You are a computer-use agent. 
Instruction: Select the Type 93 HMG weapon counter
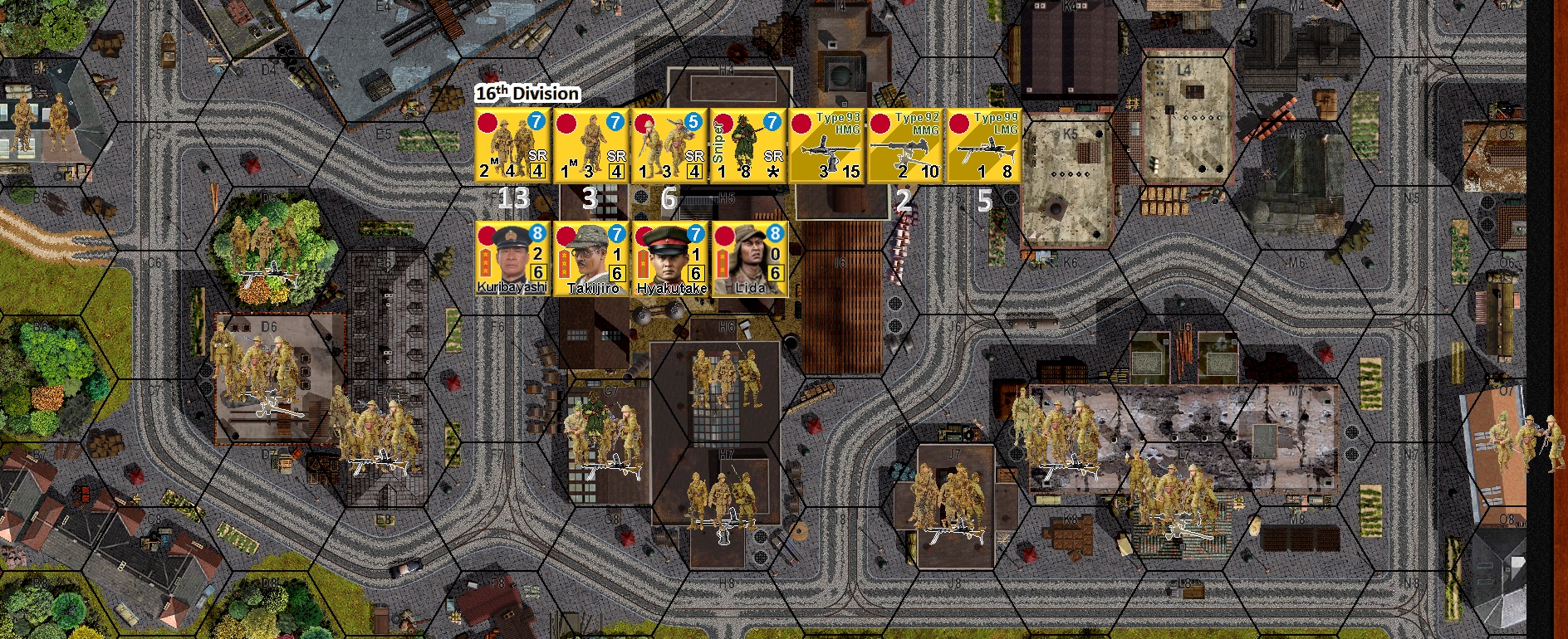coord(826,145)
